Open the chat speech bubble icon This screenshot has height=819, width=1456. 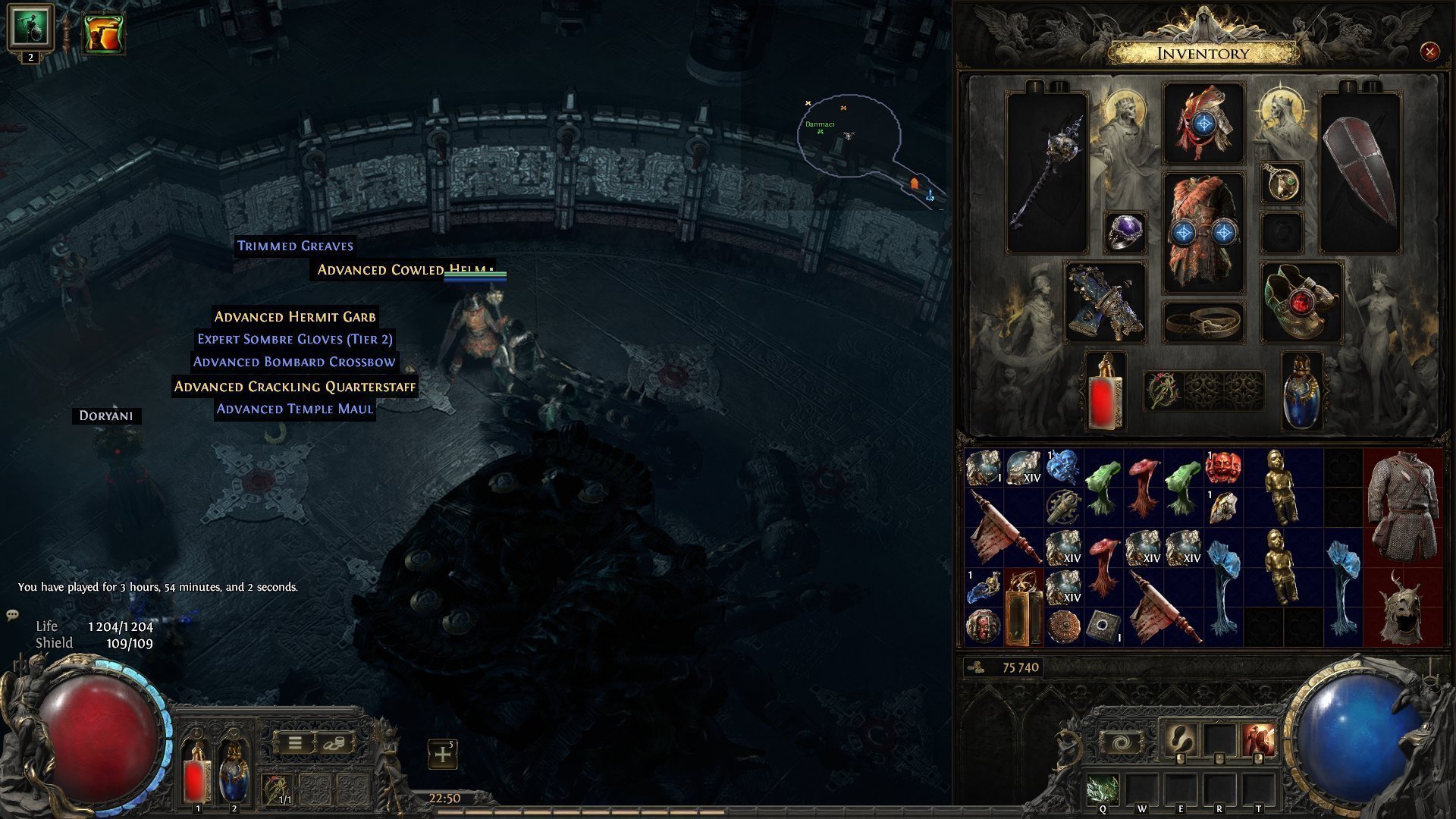click(x=12, y=615)
